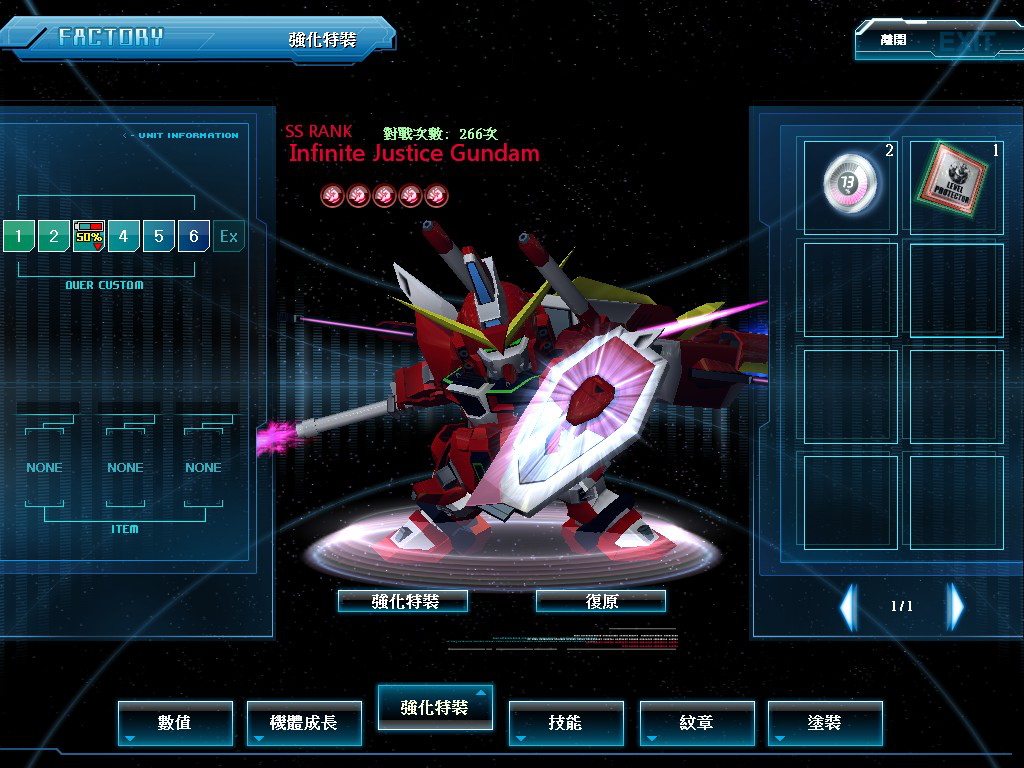Viewport: 1024px width, 768px height.
Task: Open the 機體成長 tab
Action: pos(304,723)
